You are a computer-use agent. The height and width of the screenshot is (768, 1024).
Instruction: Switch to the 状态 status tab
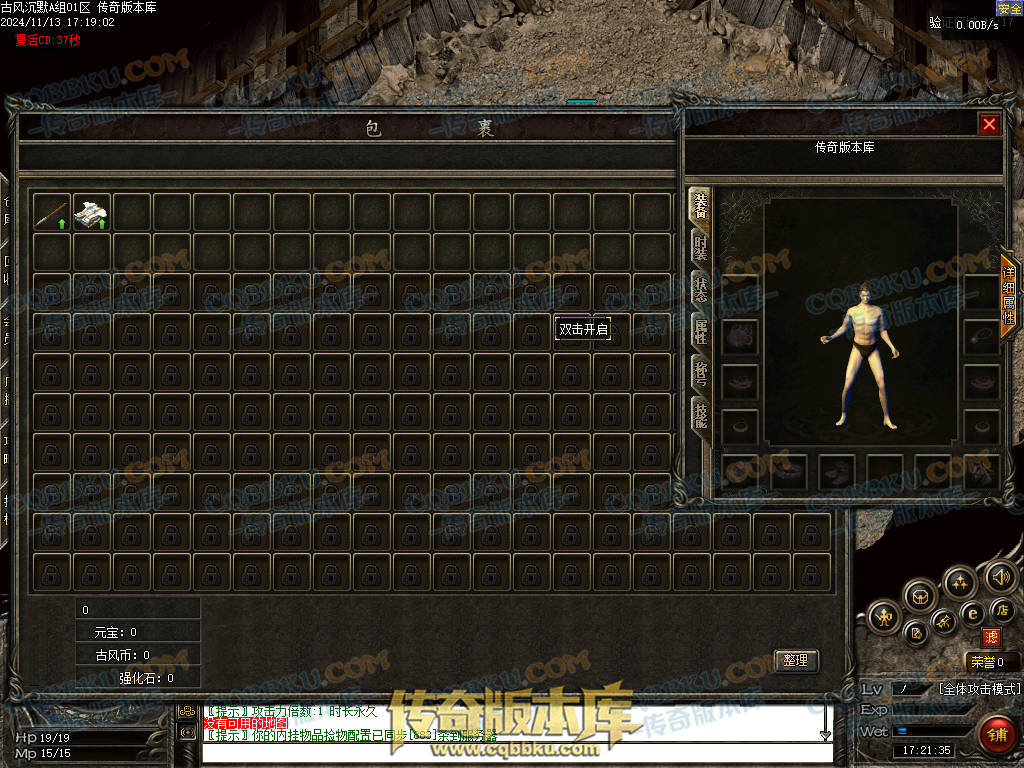(701, 290)
